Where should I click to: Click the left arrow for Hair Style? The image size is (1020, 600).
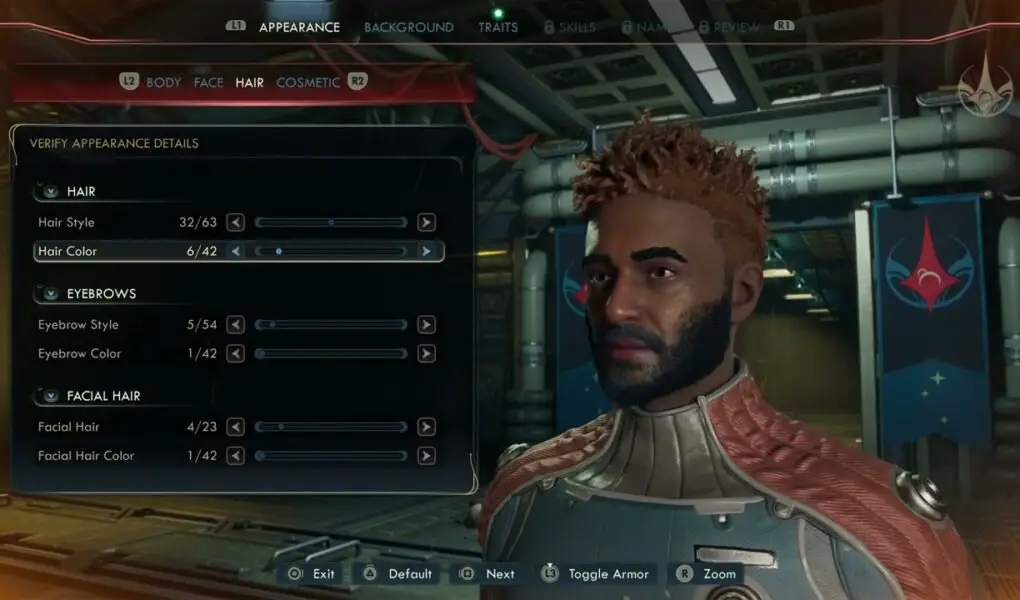(236, 223)
